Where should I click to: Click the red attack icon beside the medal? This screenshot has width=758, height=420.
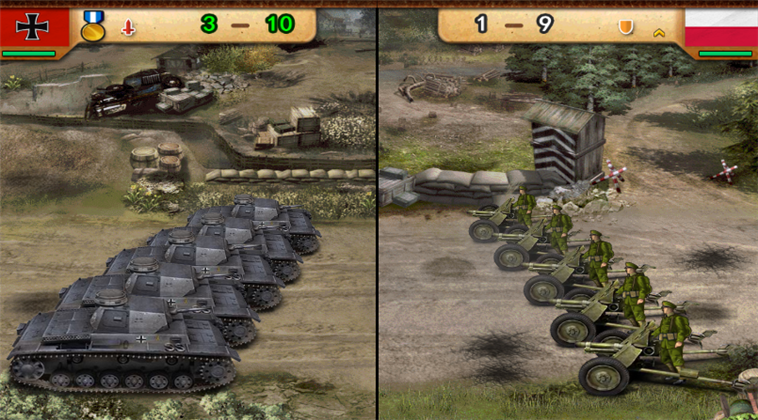[x=127, y=27]
